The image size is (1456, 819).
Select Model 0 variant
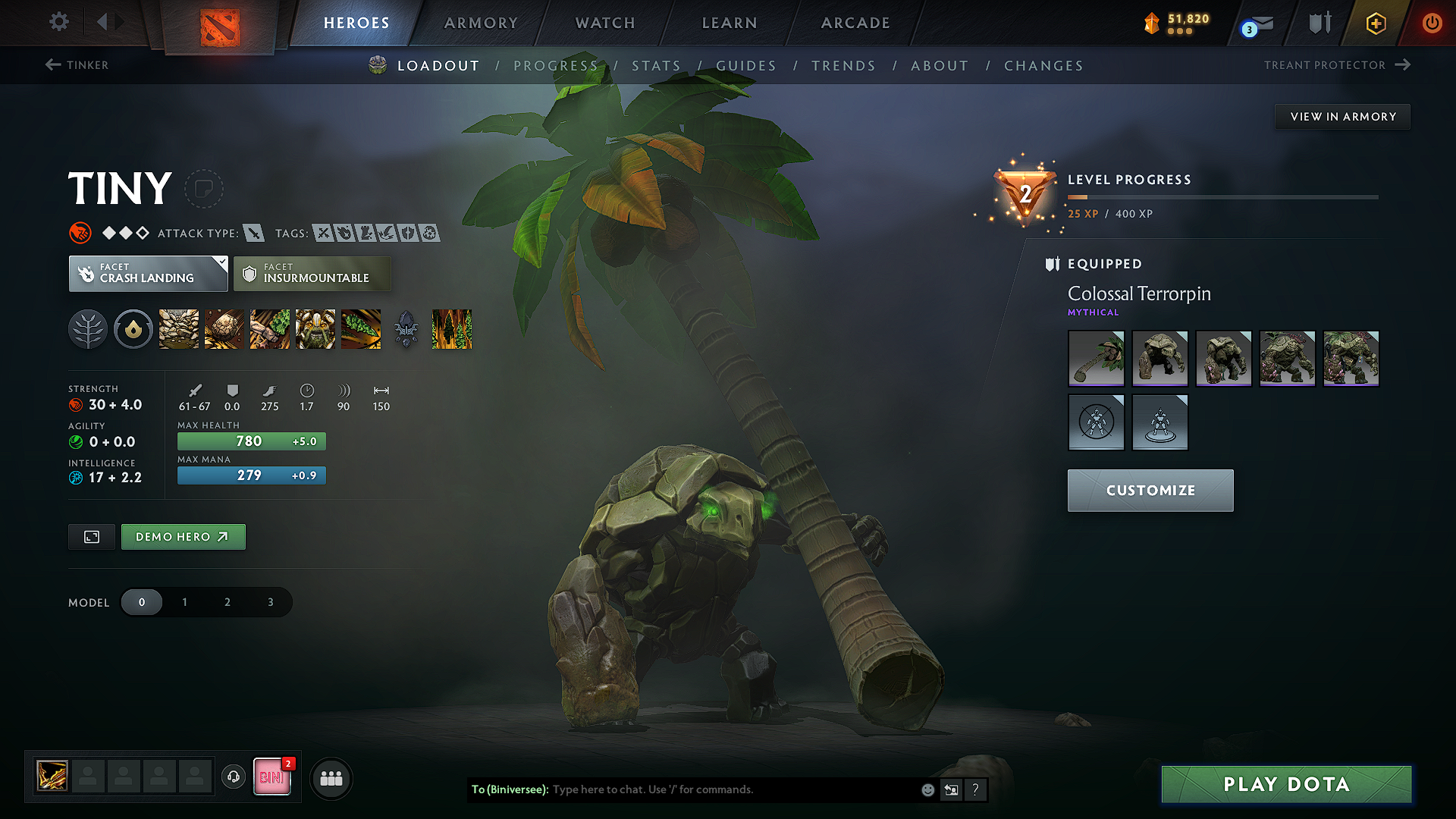(142, 601)
